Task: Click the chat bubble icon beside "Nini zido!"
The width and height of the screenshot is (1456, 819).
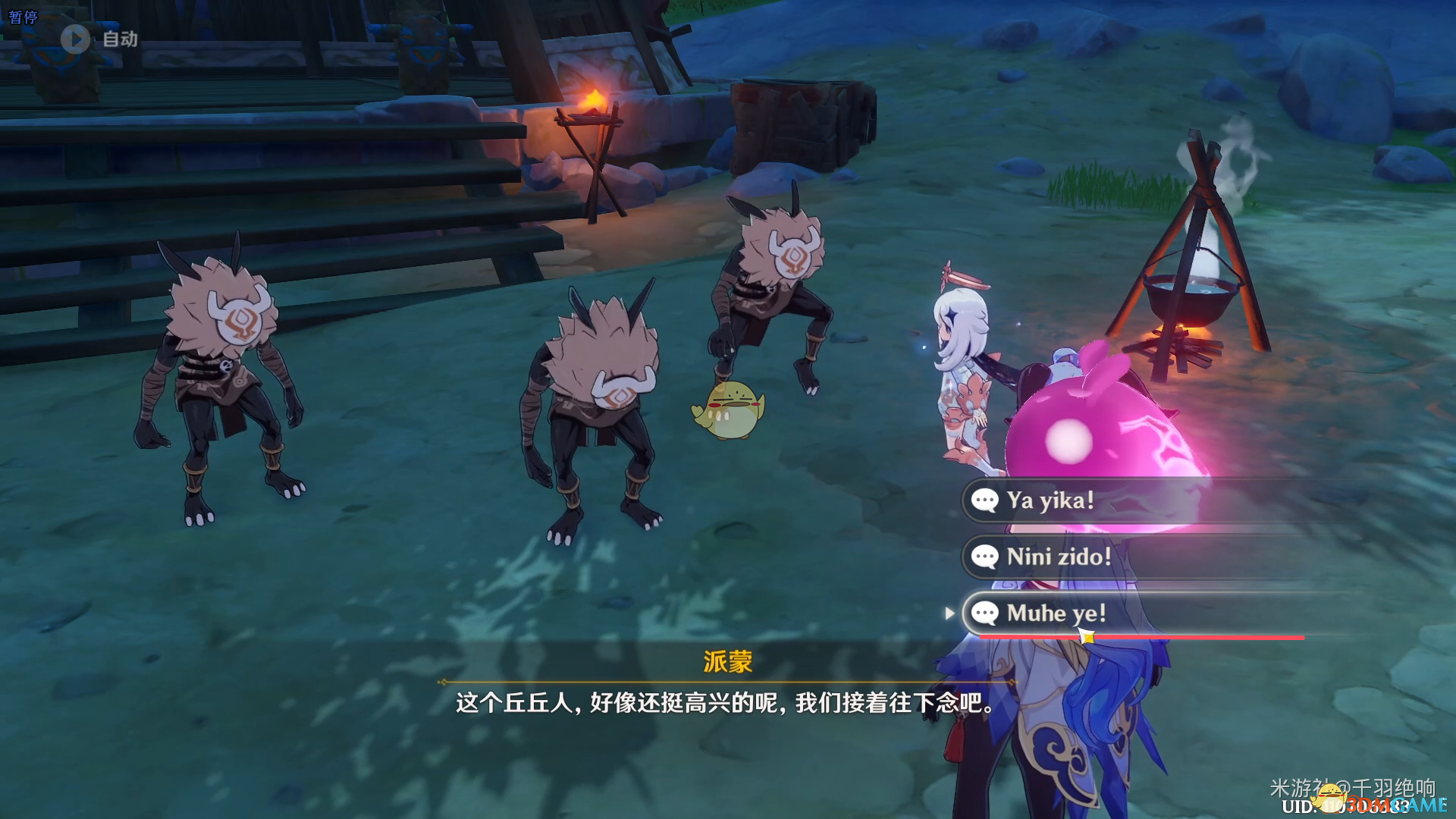Action: (x=986, y=557)
